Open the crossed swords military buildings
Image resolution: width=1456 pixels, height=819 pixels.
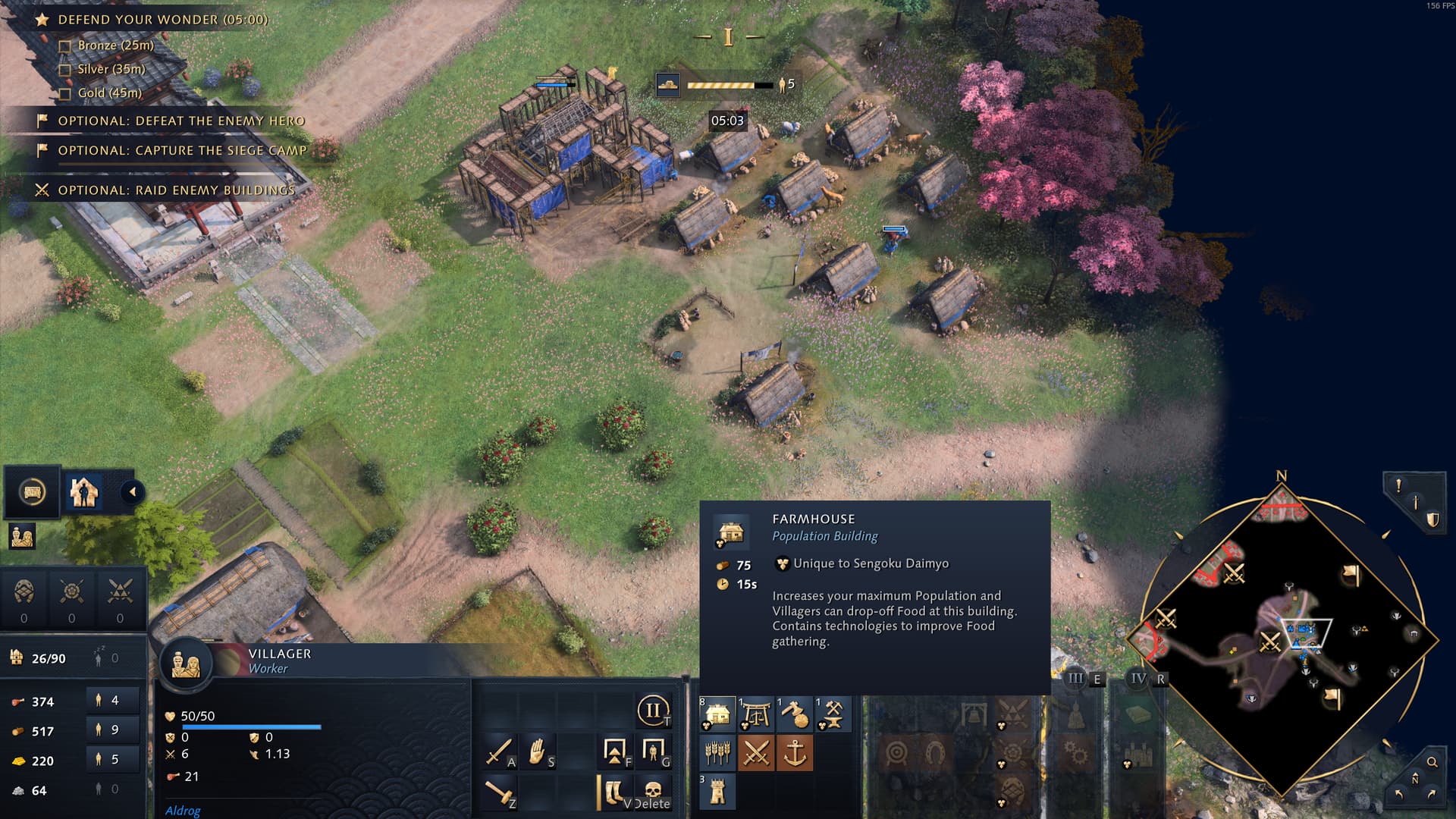[756, 753]
